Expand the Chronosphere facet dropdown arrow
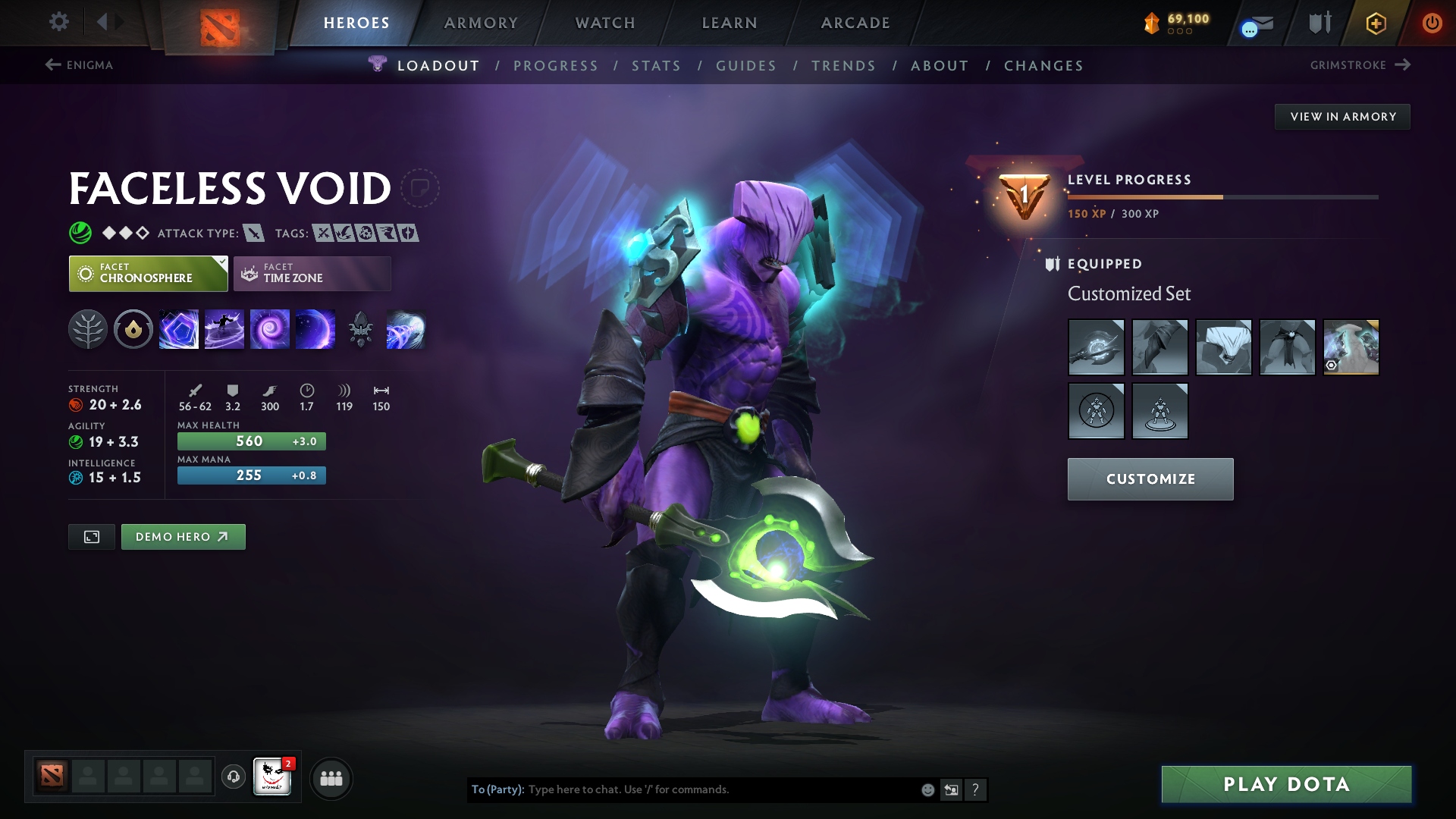Screen dimensions: 1456x819 point(221,263)
